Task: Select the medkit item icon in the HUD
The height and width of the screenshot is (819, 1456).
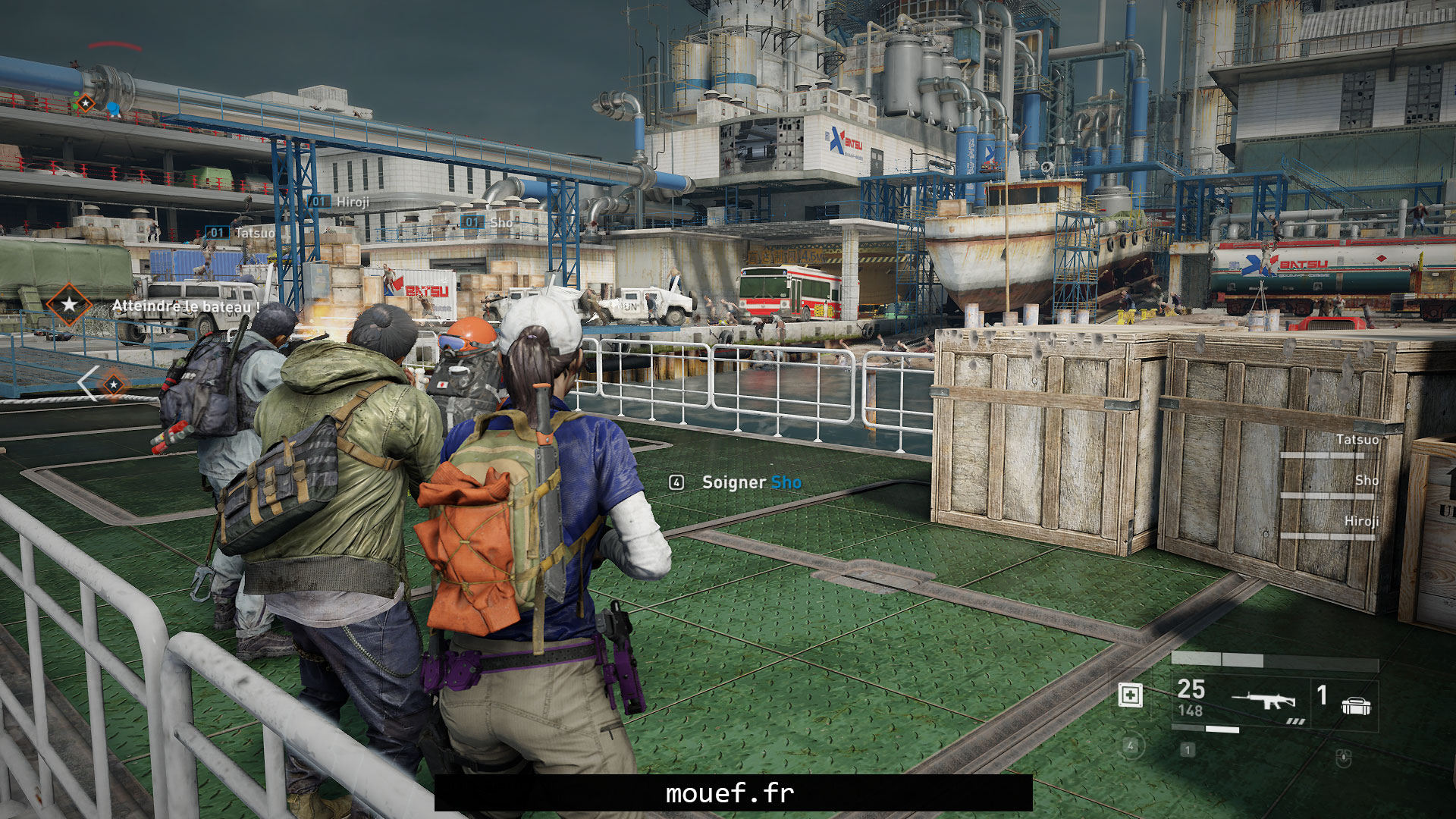Action: [x=1131, y=695]
